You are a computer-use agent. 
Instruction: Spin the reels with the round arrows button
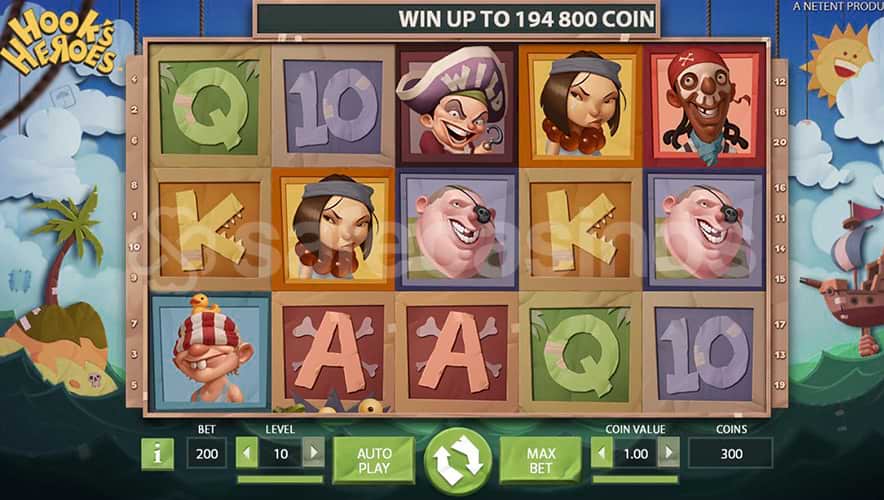pos(458,461)
